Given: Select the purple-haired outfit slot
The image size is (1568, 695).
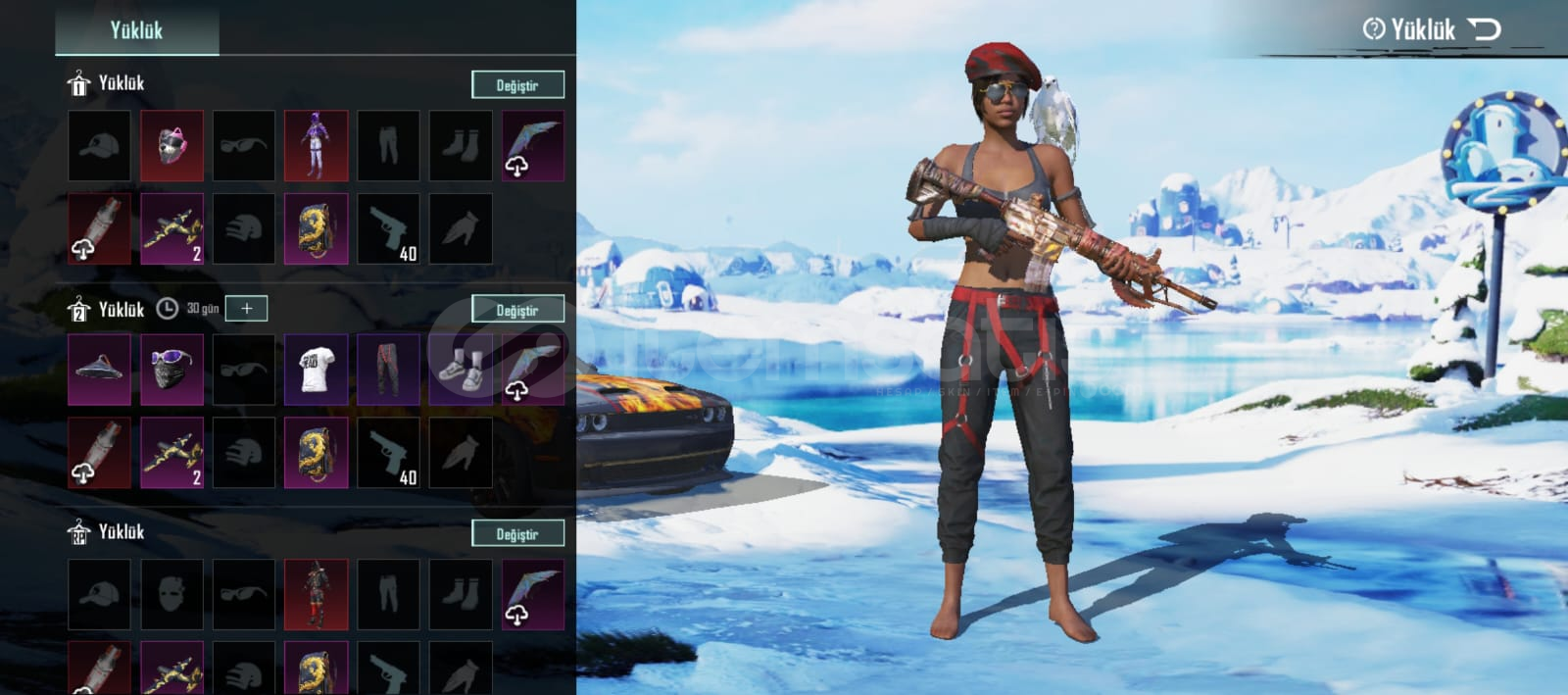Looking at the screenshot, I should coord(316,146).
